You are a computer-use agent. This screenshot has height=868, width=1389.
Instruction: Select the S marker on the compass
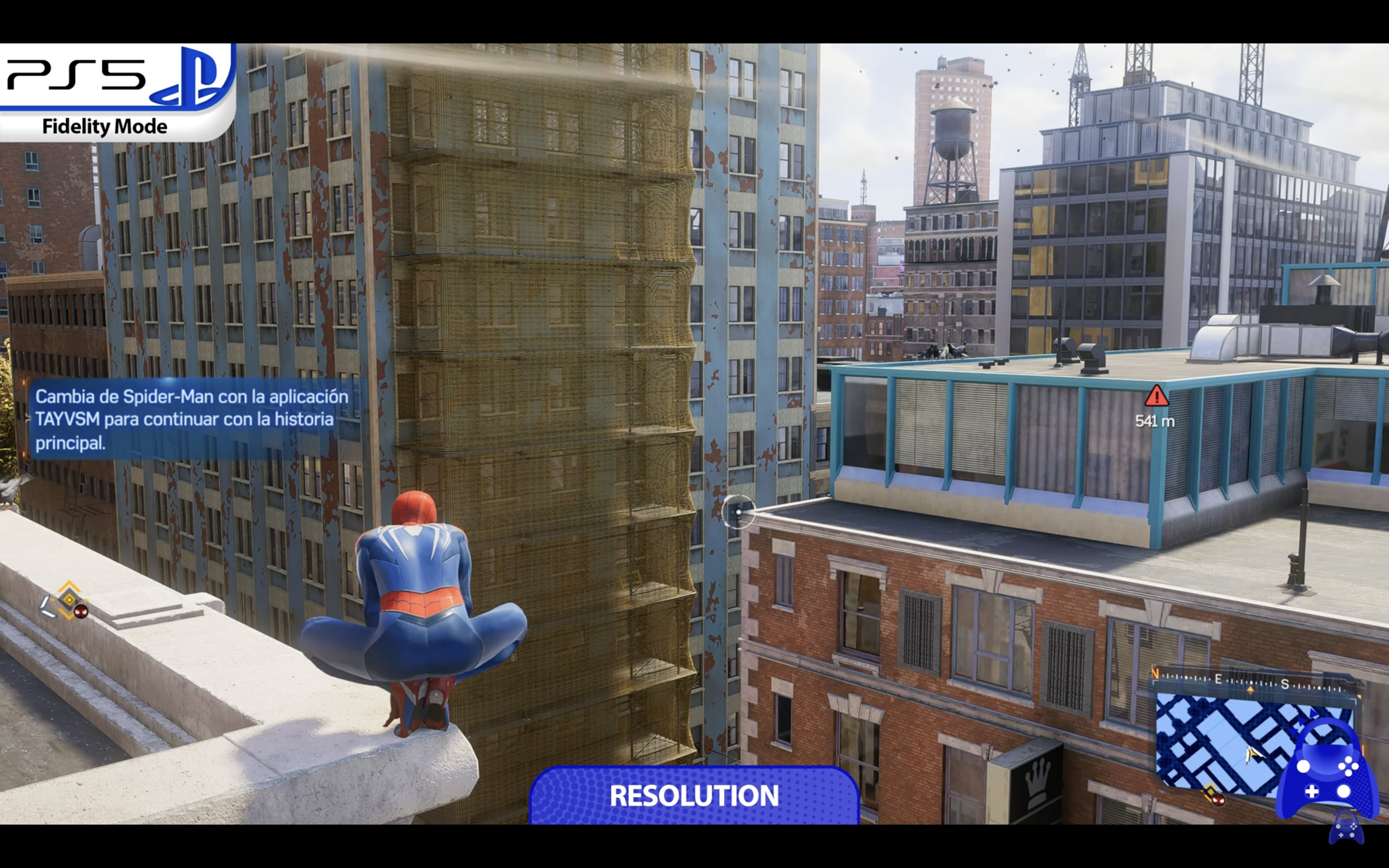click(1285, 684)
